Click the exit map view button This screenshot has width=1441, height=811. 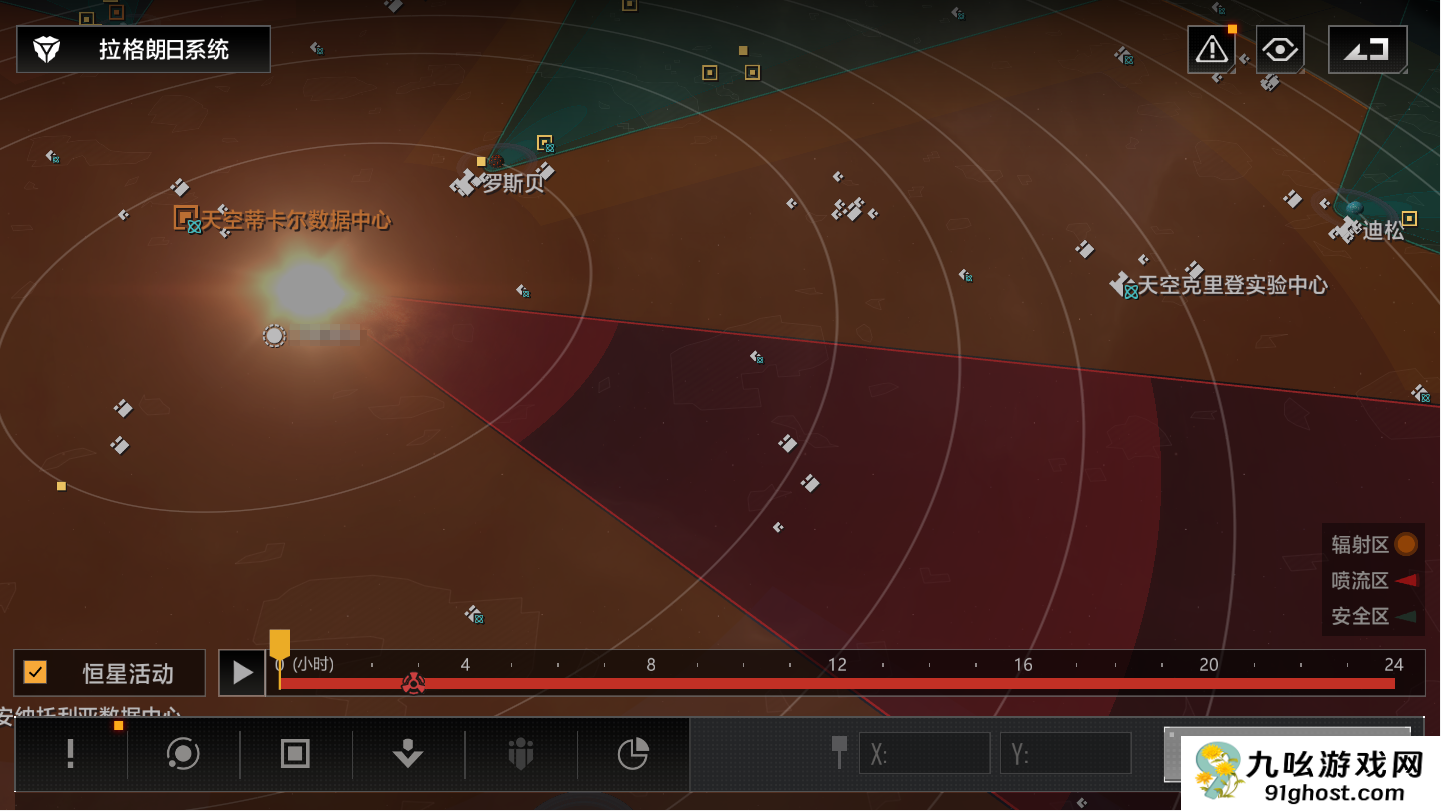pyautogui.click(x=1367, y=49)
